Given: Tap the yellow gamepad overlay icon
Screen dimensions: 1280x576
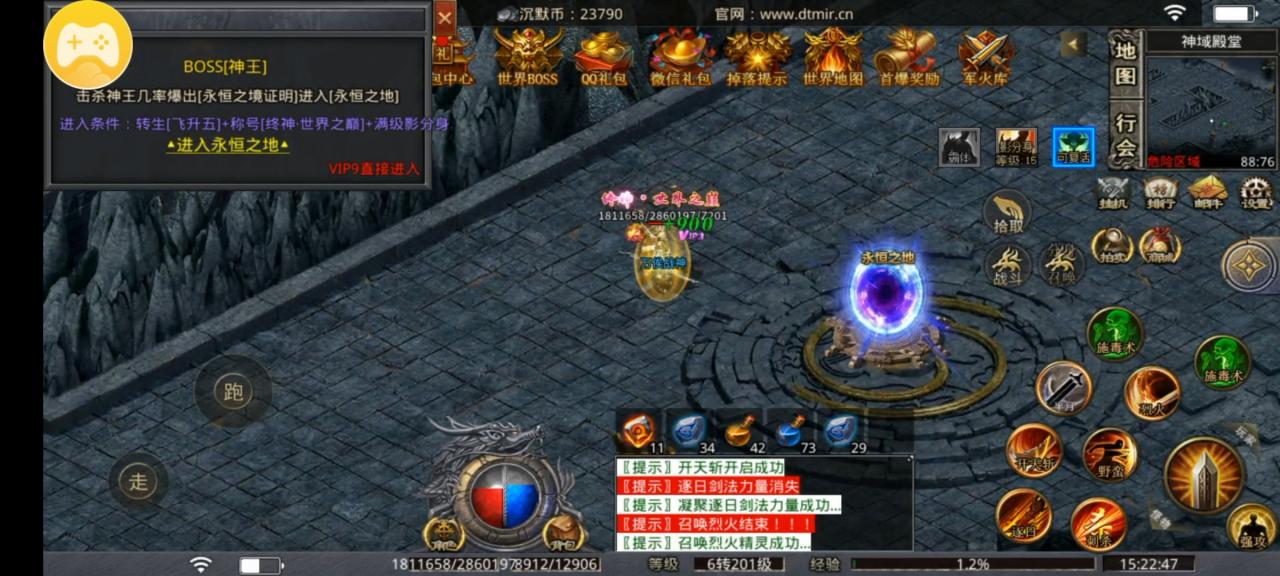Looking at the screenshot, I should pyautogui.click(x=88, y=44).
